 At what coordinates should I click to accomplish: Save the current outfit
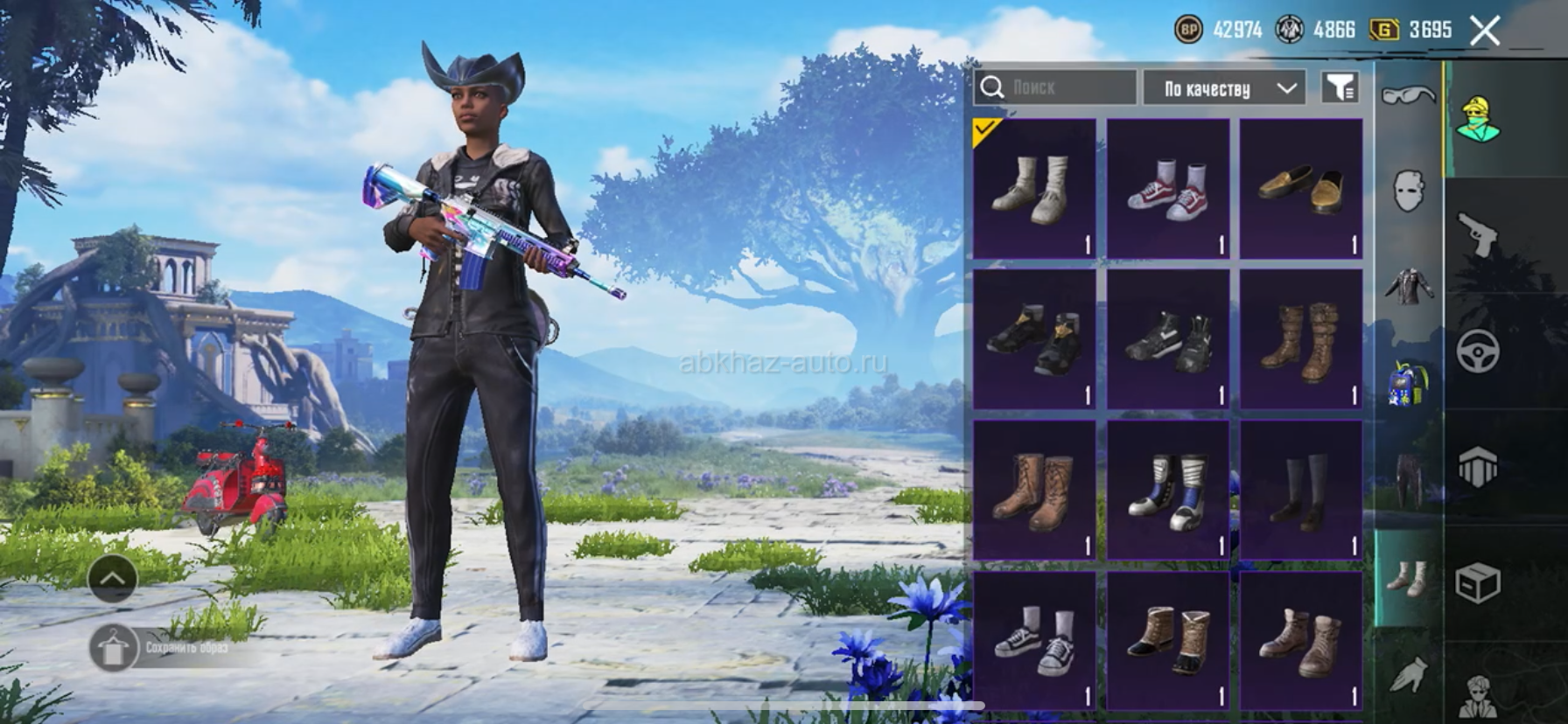[x=114, y=648]
